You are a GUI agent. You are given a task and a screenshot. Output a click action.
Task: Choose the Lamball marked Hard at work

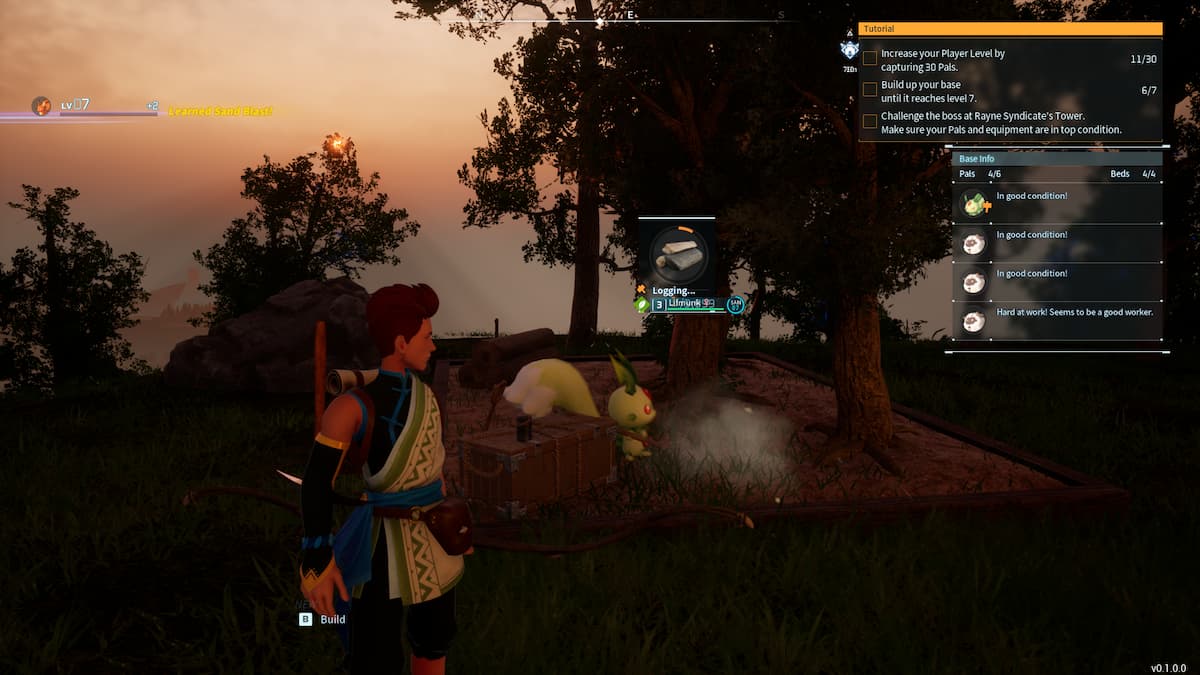973,320
